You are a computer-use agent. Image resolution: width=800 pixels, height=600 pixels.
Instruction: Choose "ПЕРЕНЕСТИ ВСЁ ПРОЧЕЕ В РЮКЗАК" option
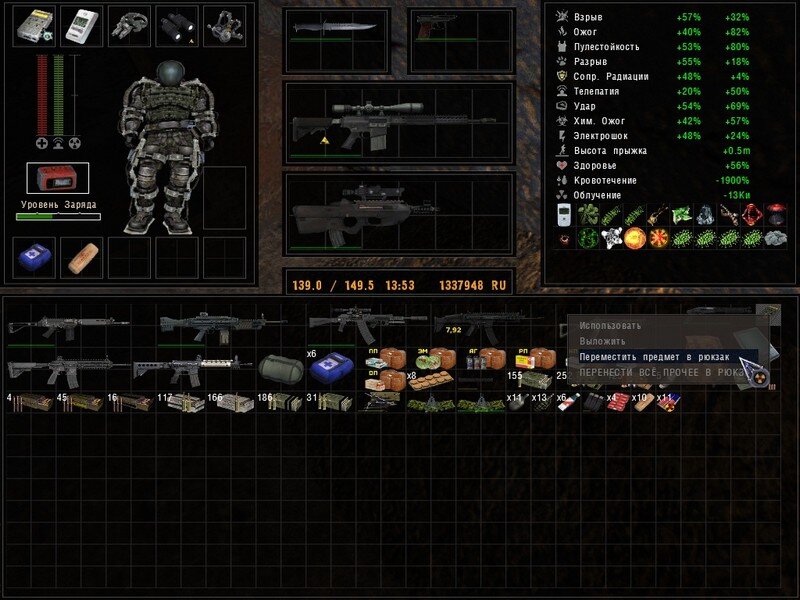coord(661,372)
